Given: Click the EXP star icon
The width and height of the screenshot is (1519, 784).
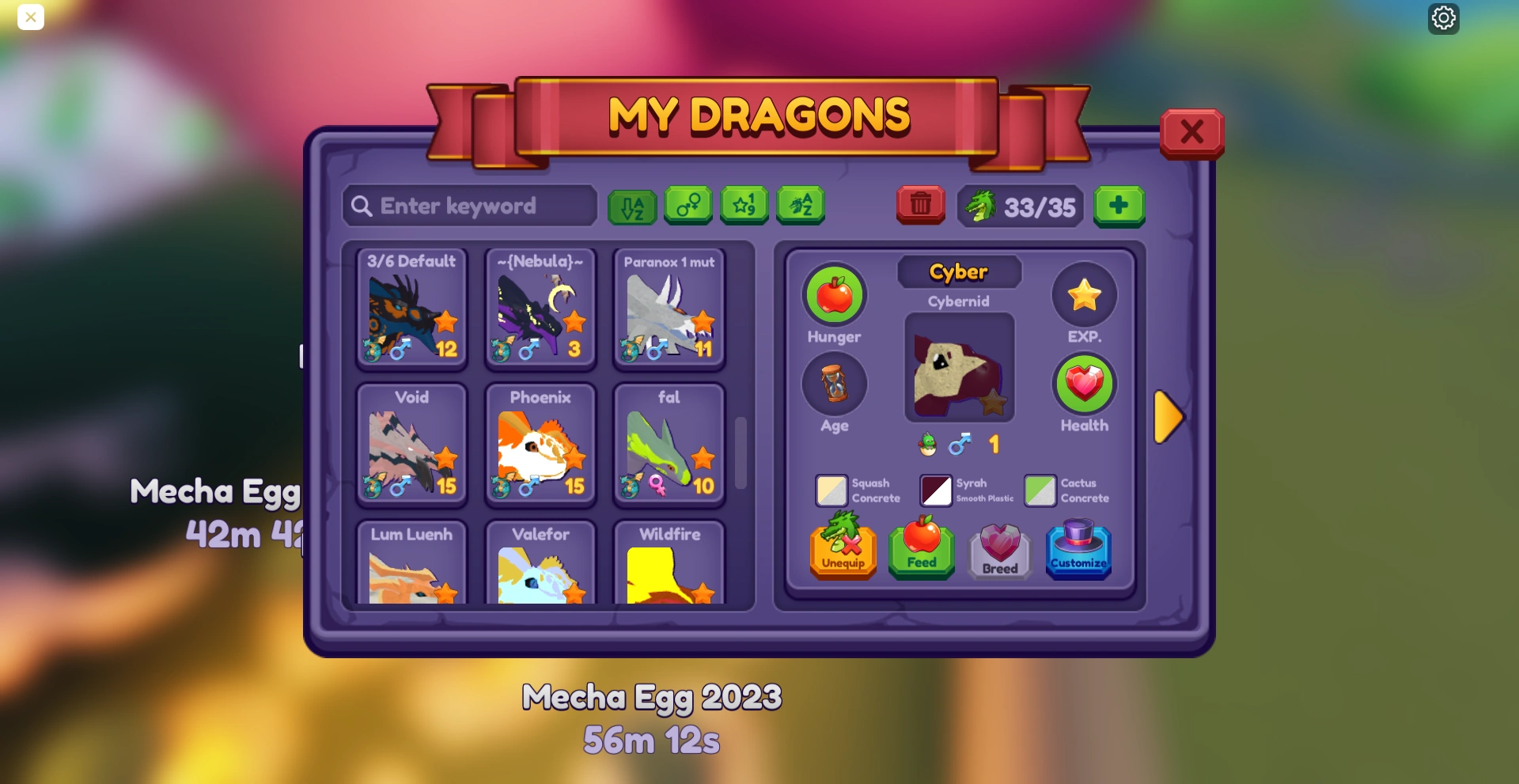Looking at the screenshot, I should [x=1084, y=294].
